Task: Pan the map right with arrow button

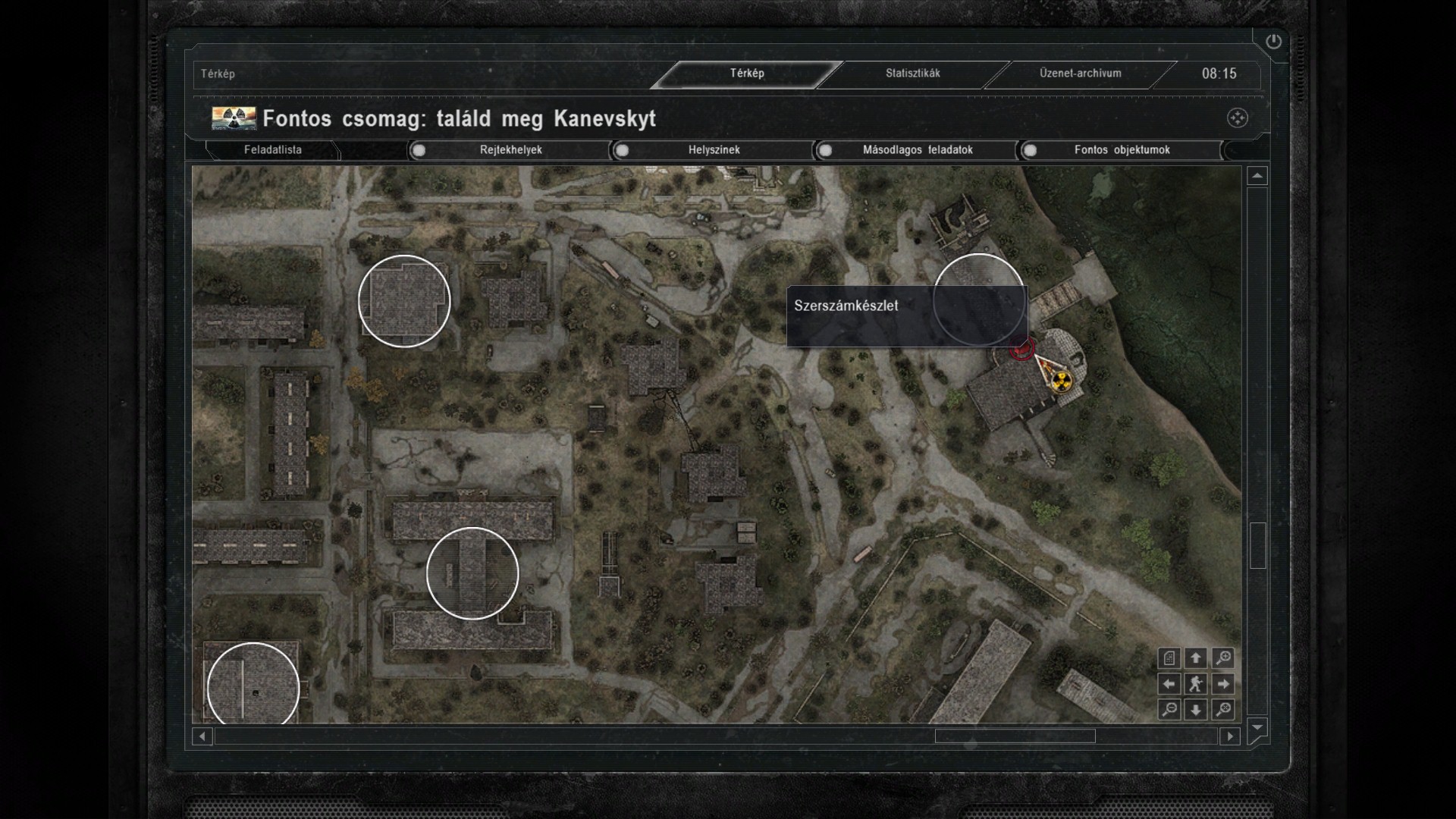Action: (x=1222, y=684)
